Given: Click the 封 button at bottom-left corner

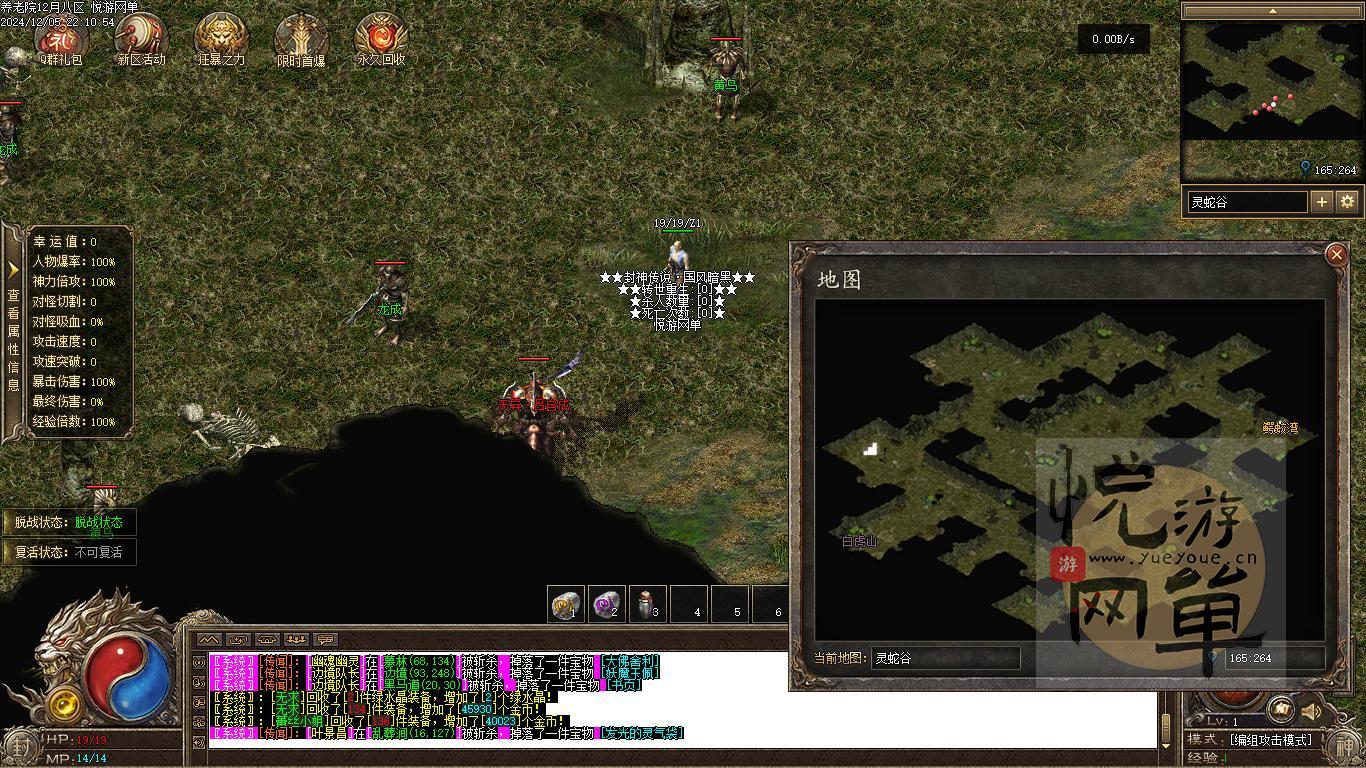Looking at the screenshot, I should pos(20,746).
